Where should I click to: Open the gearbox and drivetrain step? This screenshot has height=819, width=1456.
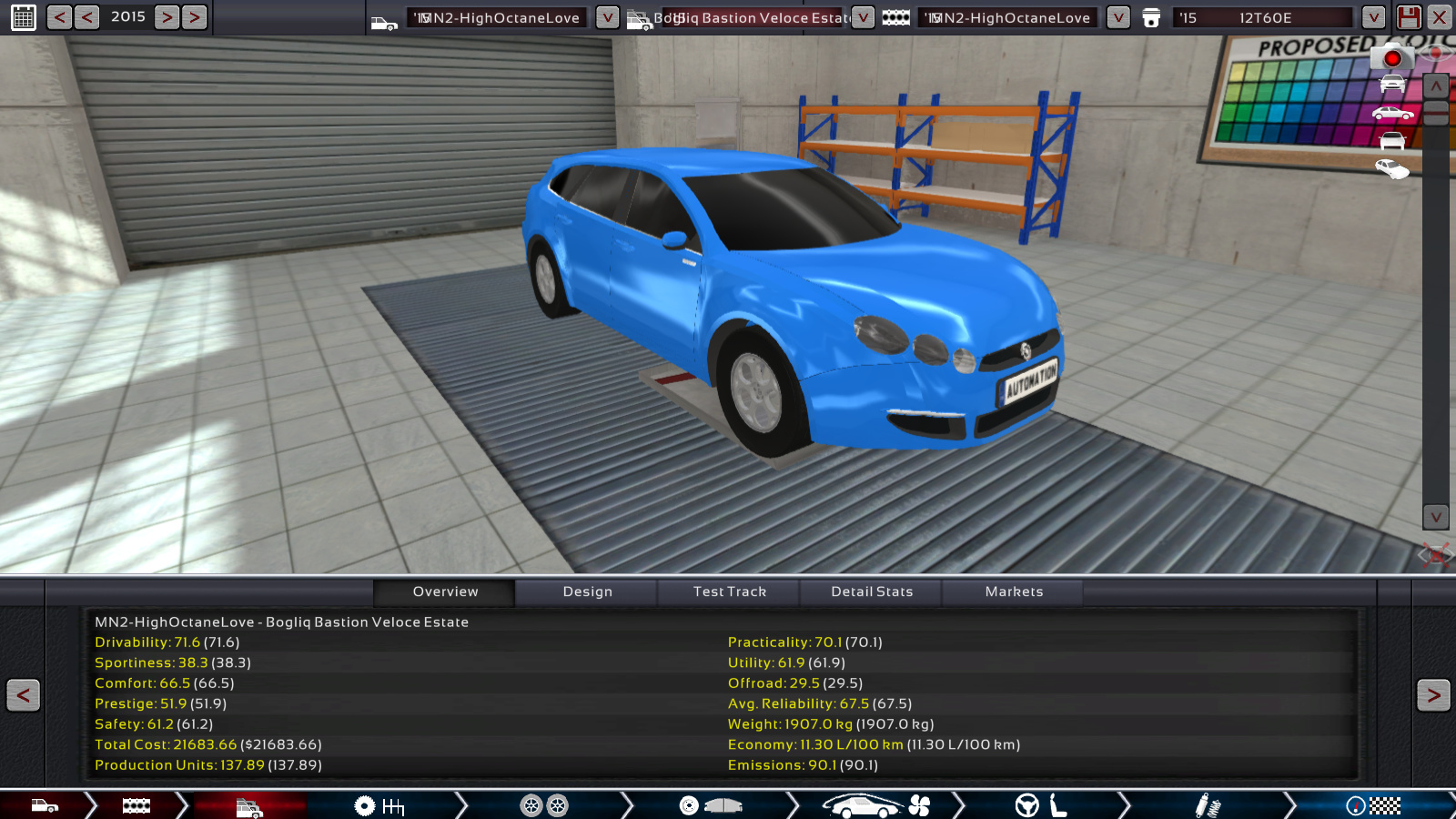click(x=379, y=805)
